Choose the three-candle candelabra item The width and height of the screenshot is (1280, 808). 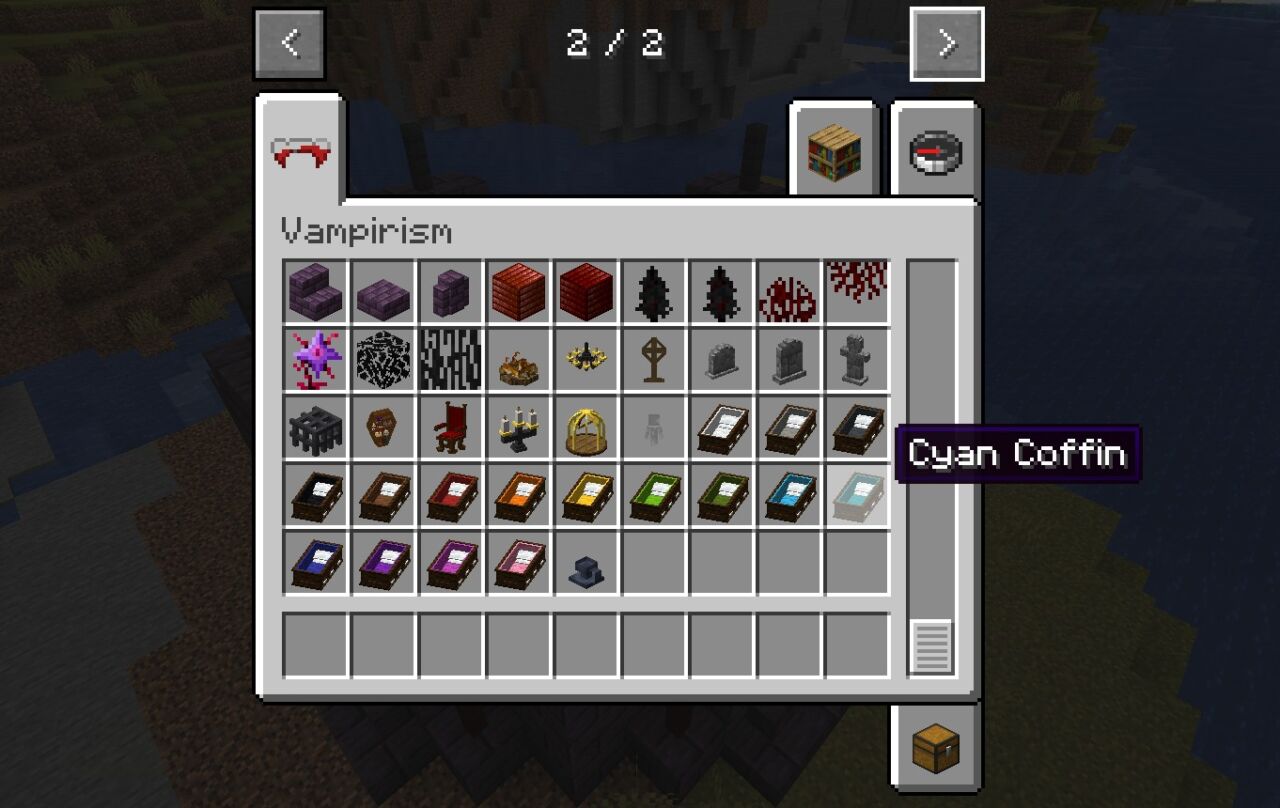(518, 428)
